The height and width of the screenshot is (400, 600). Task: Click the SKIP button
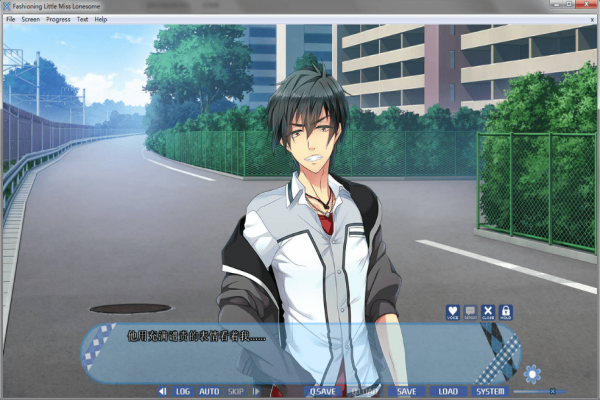[236, 391]
